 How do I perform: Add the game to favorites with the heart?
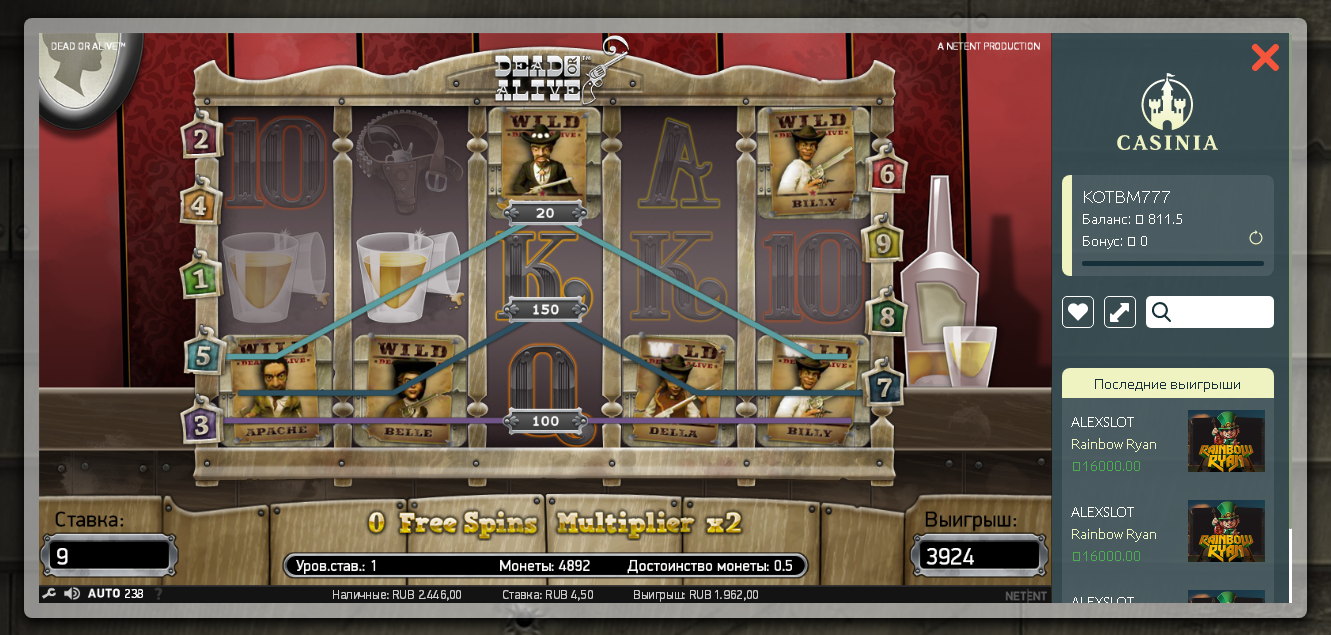coord(1078,312)
